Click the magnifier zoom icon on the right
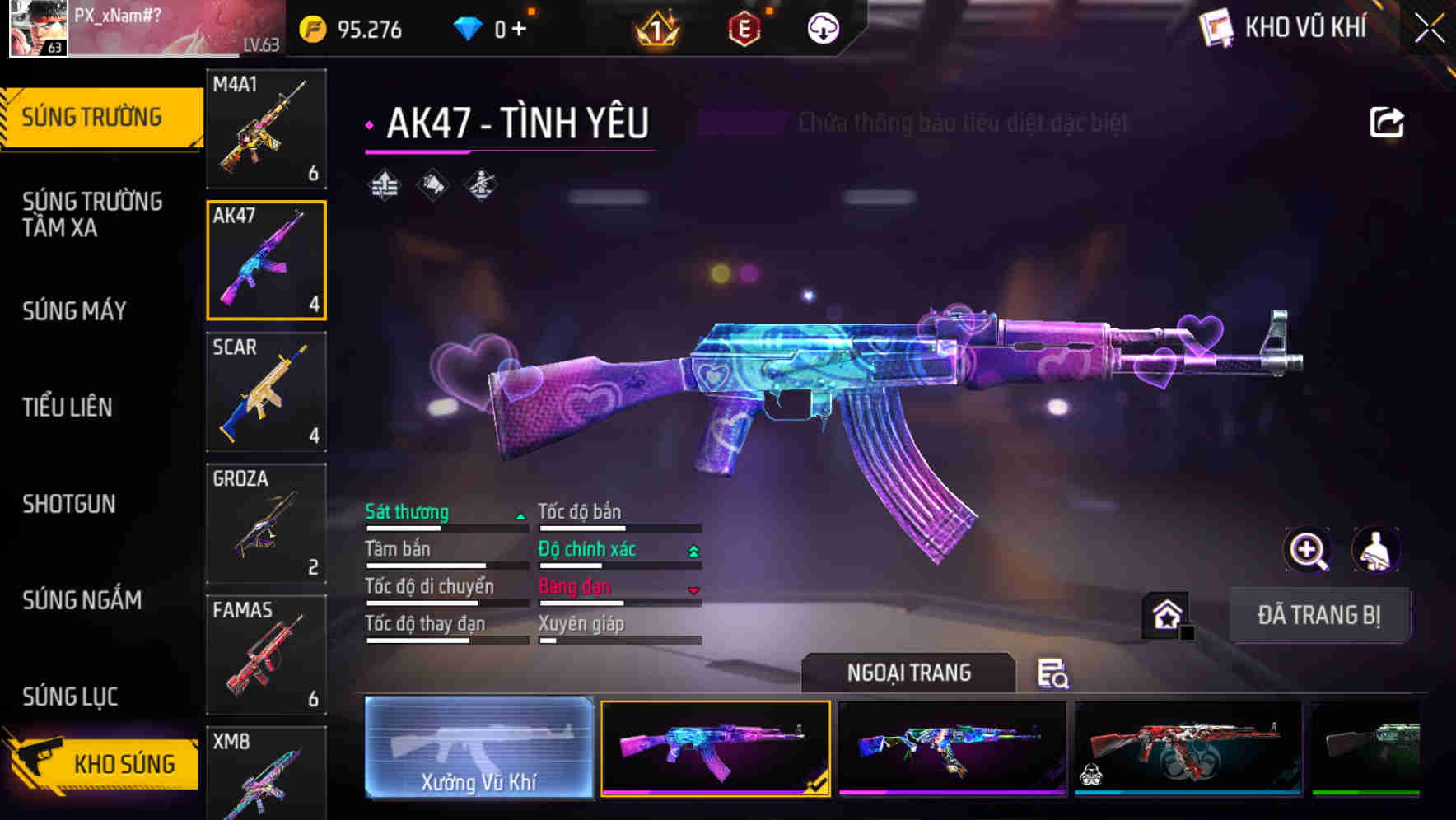The image size is (1456, 820). 1308,550
